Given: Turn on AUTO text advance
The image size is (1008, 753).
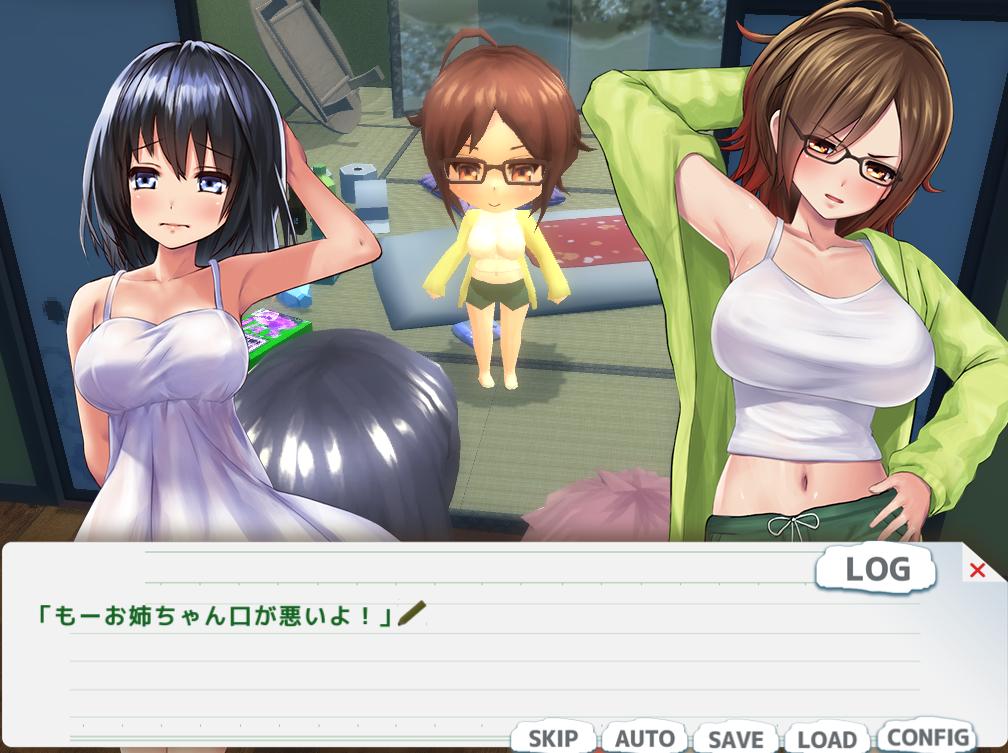Looking at the screenshot, I should (x=644, y=739).
